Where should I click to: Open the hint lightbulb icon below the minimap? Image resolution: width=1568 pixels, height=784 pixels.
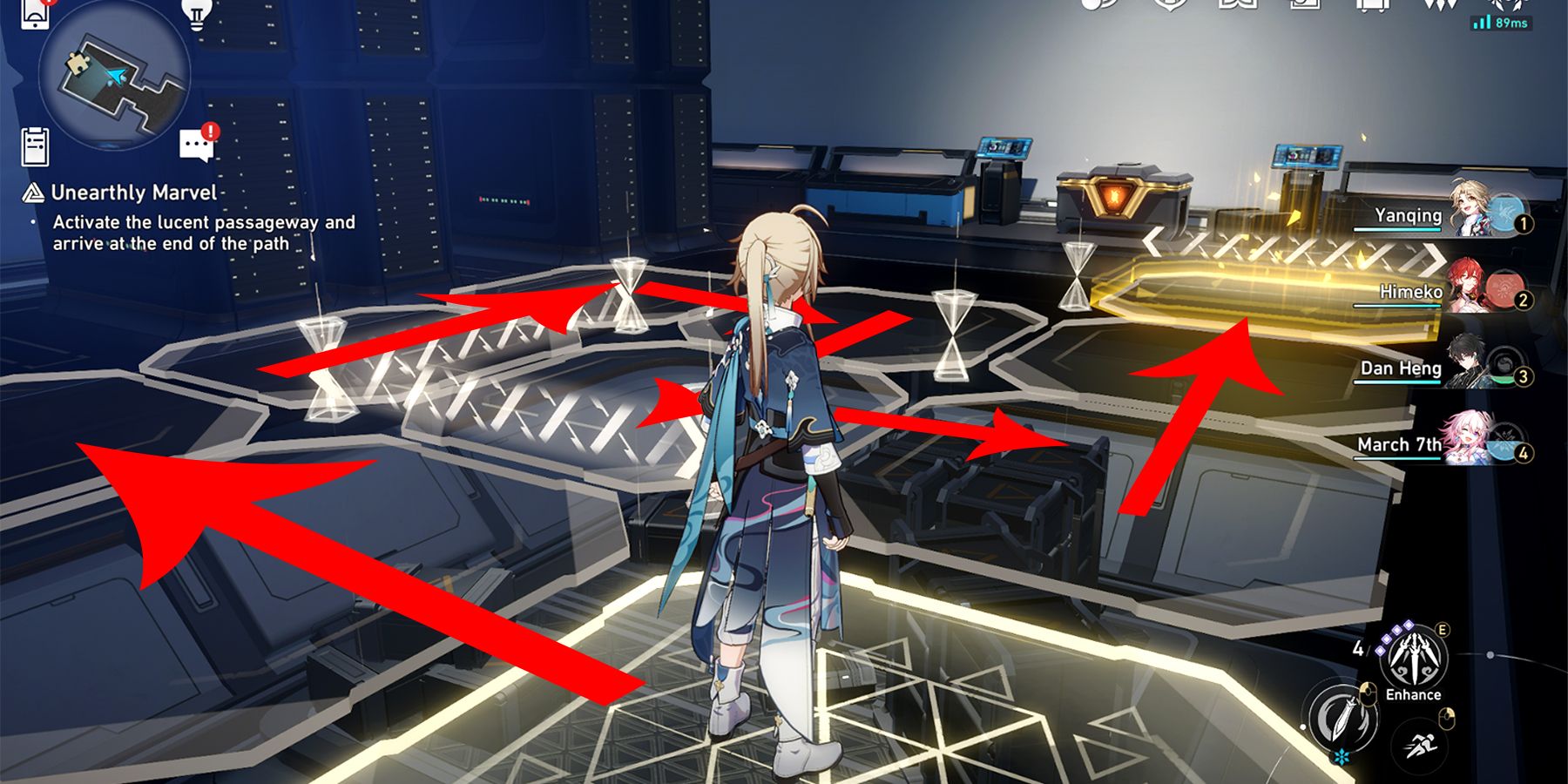tap(196, 13)
